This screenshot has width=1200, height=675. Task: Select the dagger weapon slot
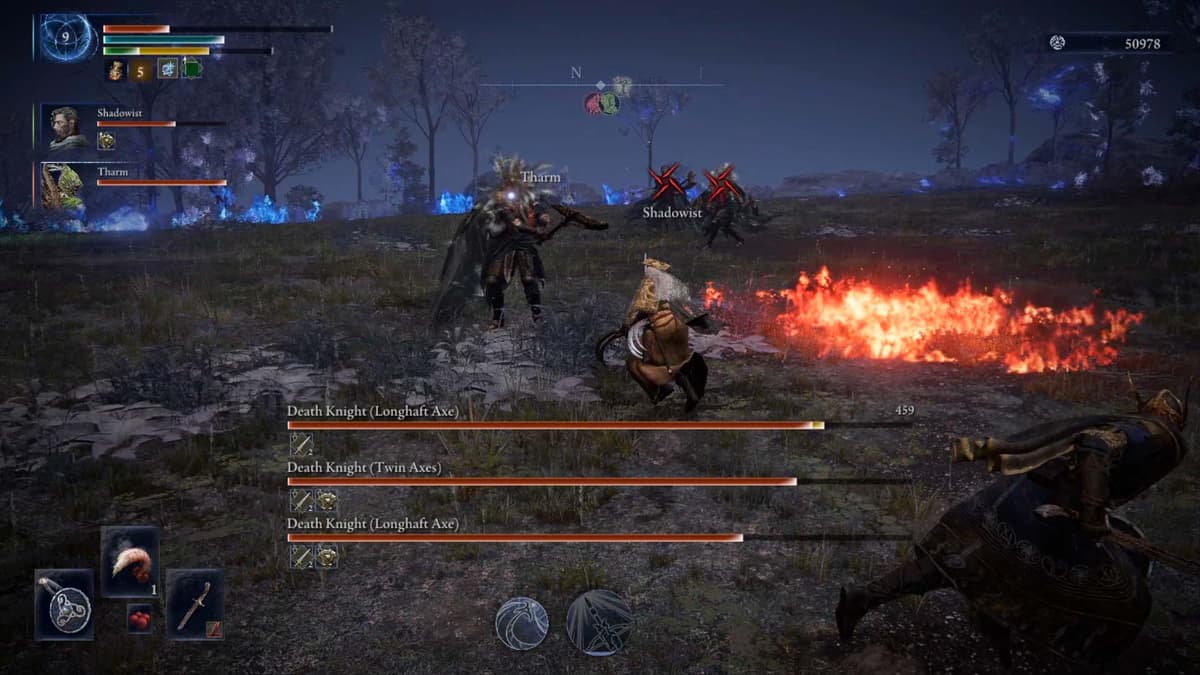[x=195, y=604]
